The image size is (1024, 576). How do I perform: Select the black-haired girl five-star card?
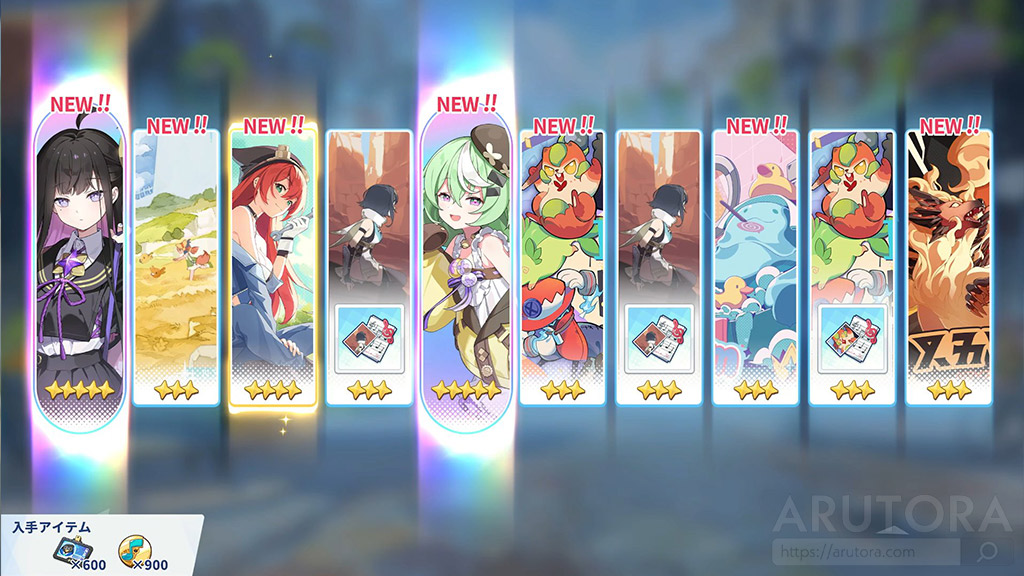[80, 265]
